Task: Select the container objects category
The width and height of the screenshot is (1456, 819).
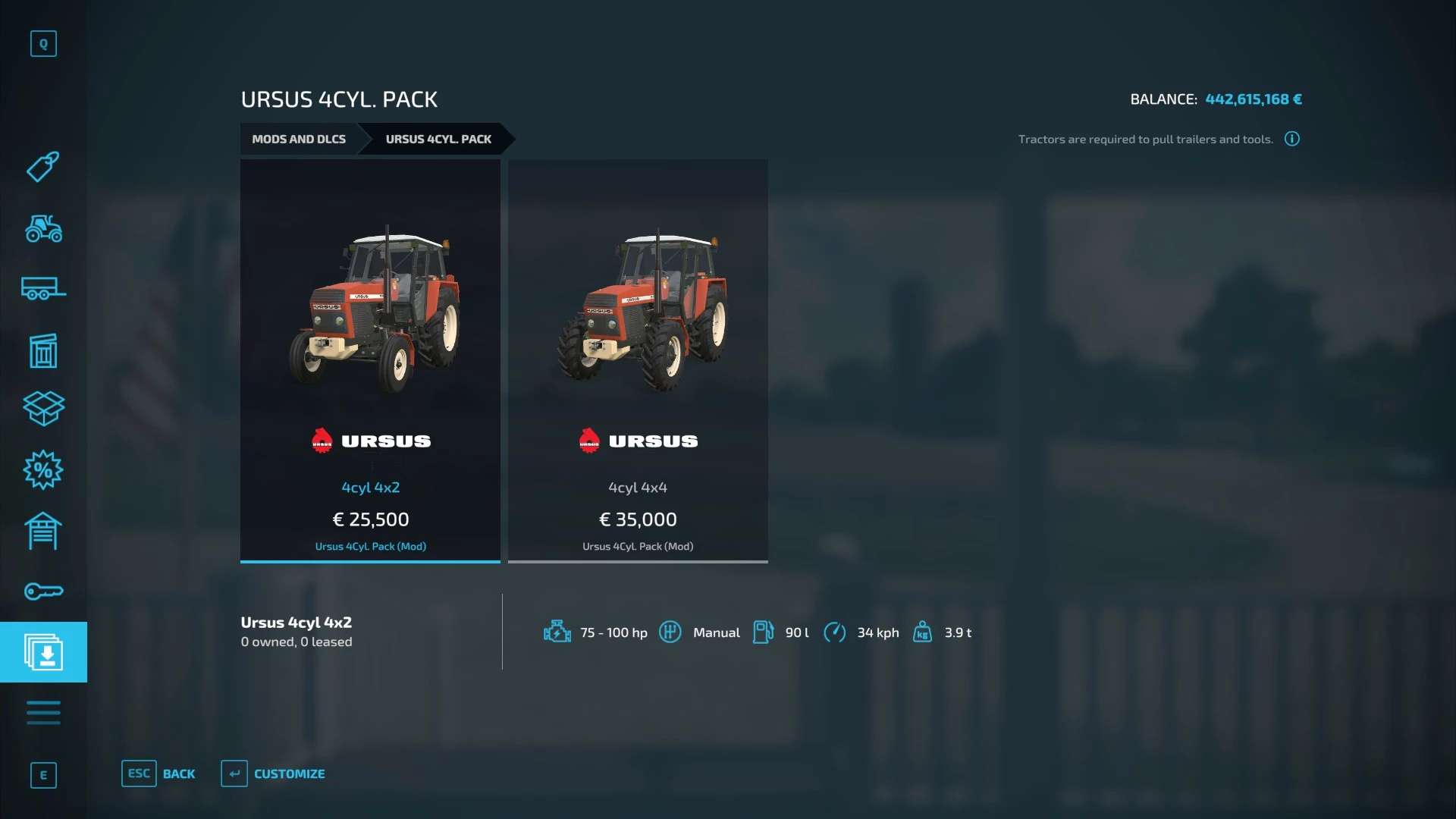Action: coord(43,350)
